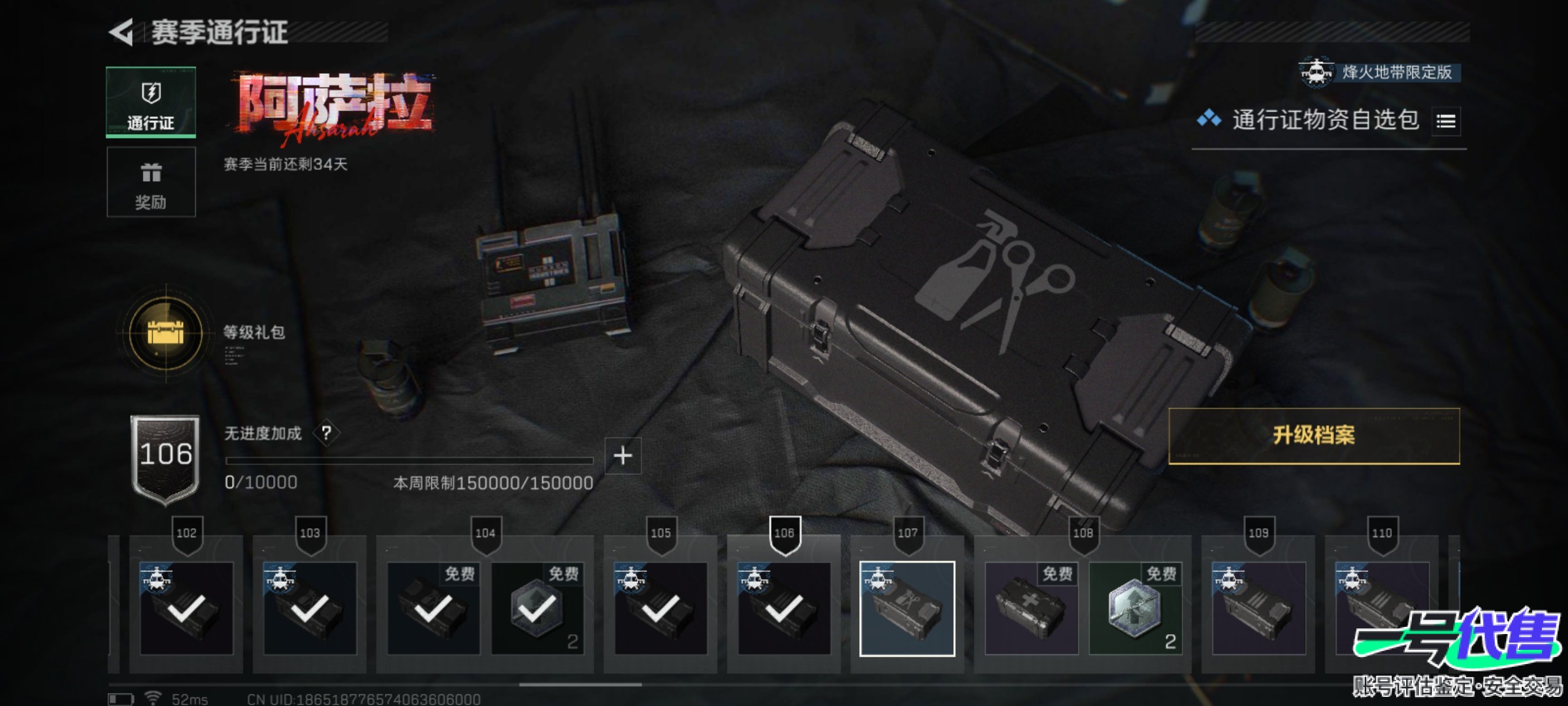The height and width of the screenshot is (706, 1568).
Task: Click the 升级档案 upgrade button
Action: (x=1313, y=436)
